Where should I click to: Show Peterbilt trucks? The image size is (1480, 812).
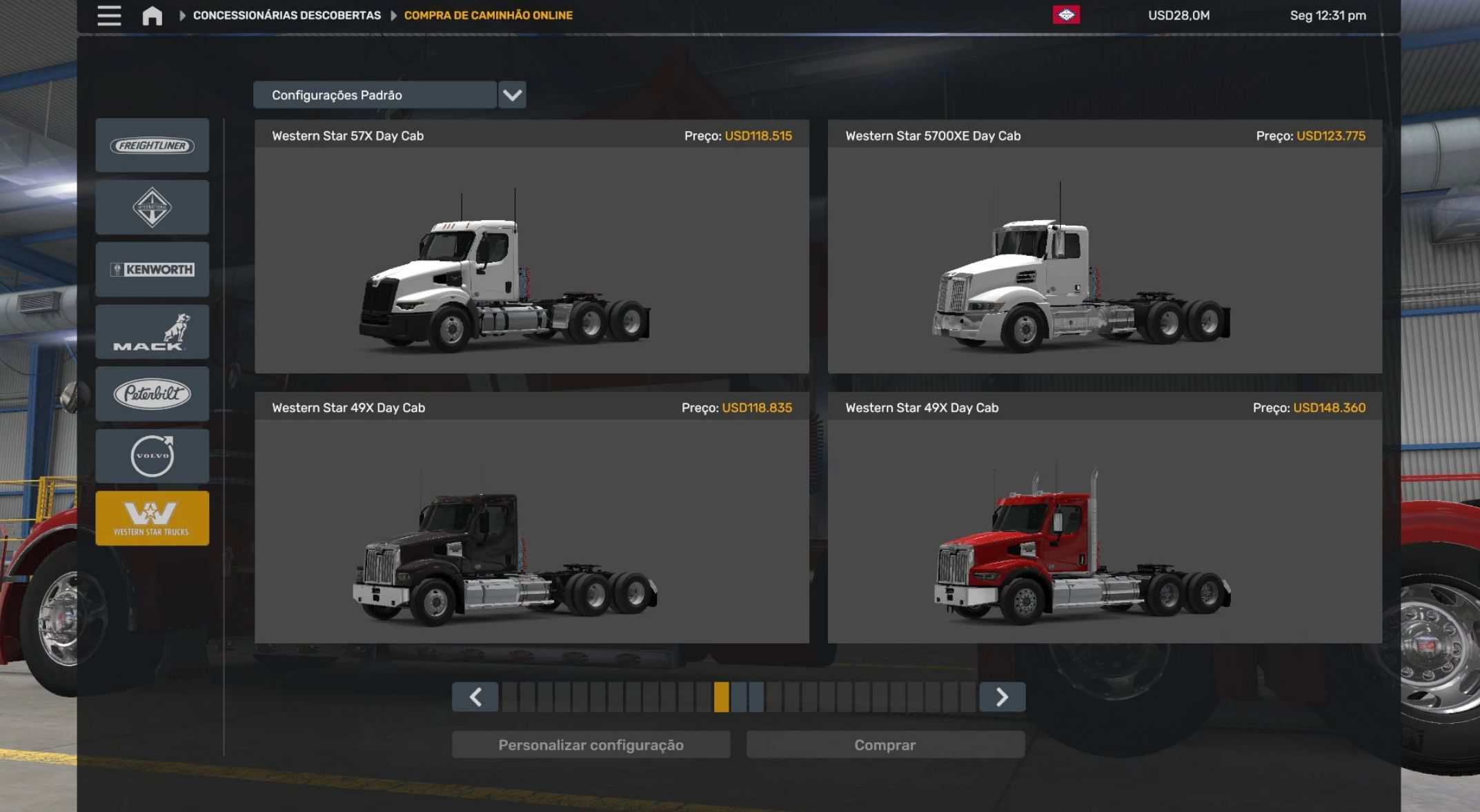pyautogui.click(x=152, y=394)
